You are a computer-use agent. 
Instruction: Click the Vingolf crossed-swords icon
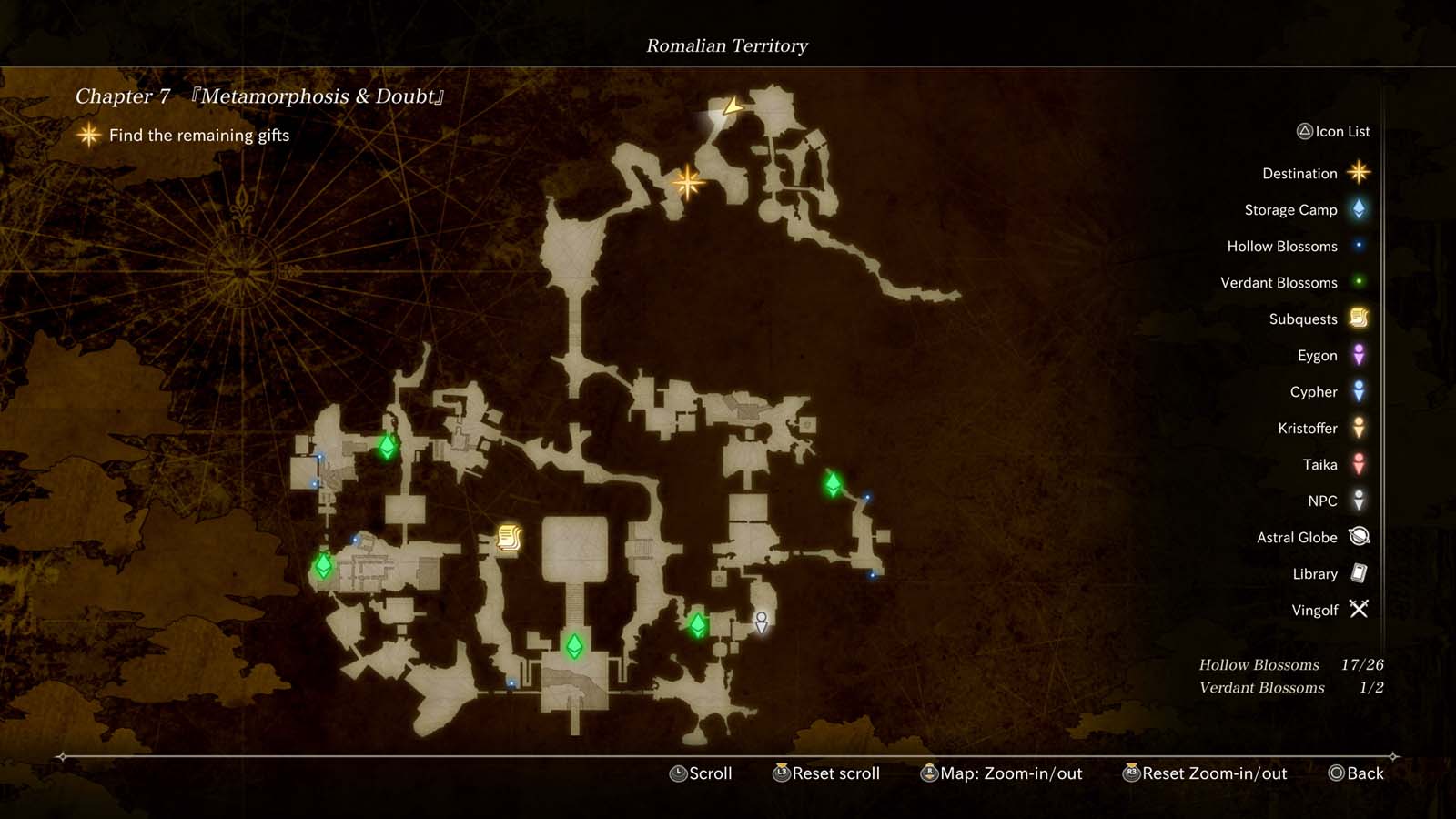tap(1357, 610)
